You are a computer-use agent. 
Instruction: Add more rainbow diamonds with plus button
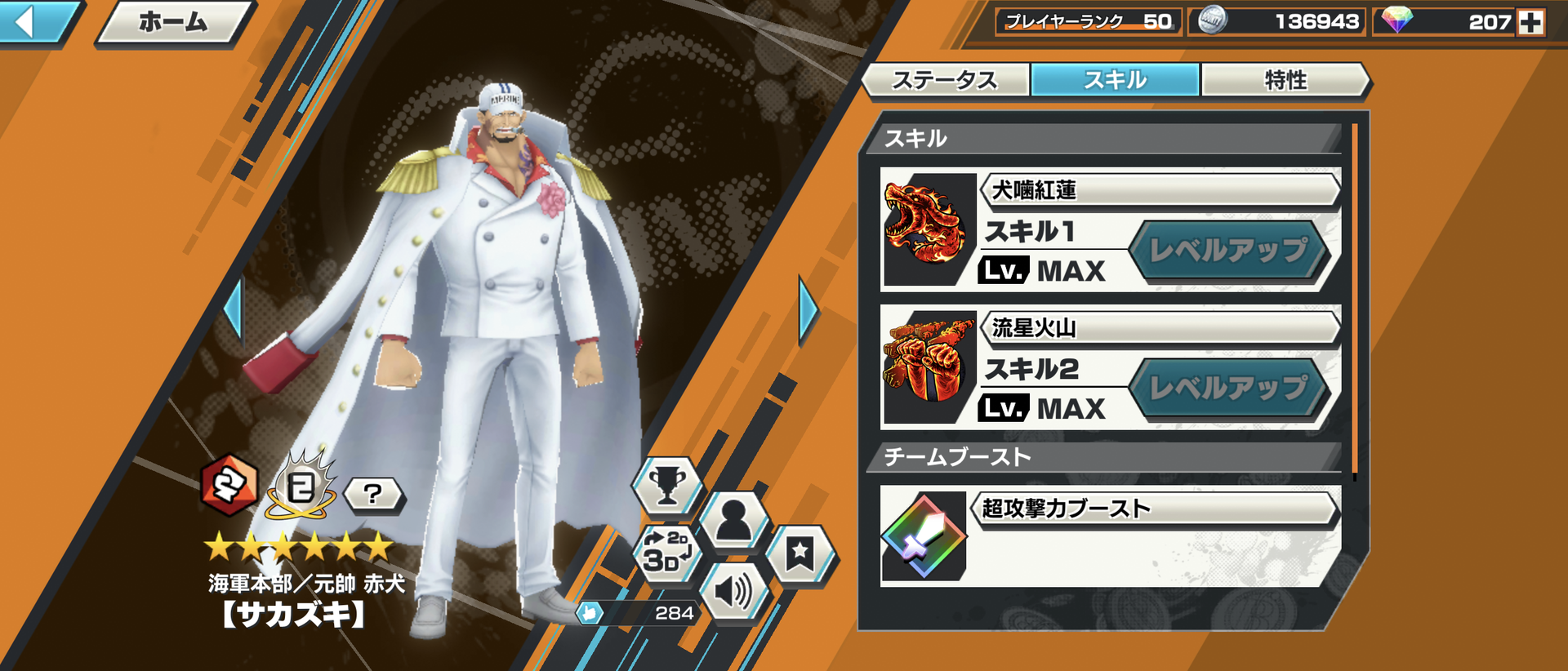click(1530, 22)
